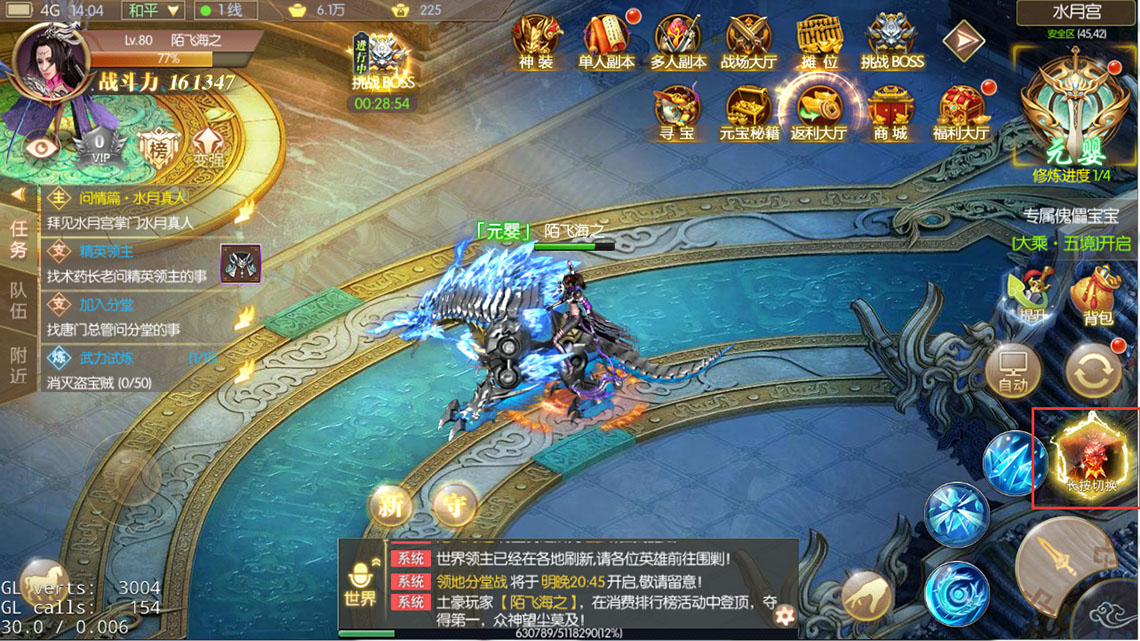Open the 多人副本 multiplayer dungeon
Viewport: 1140px width, 641px height.
[x=678, y=40]
